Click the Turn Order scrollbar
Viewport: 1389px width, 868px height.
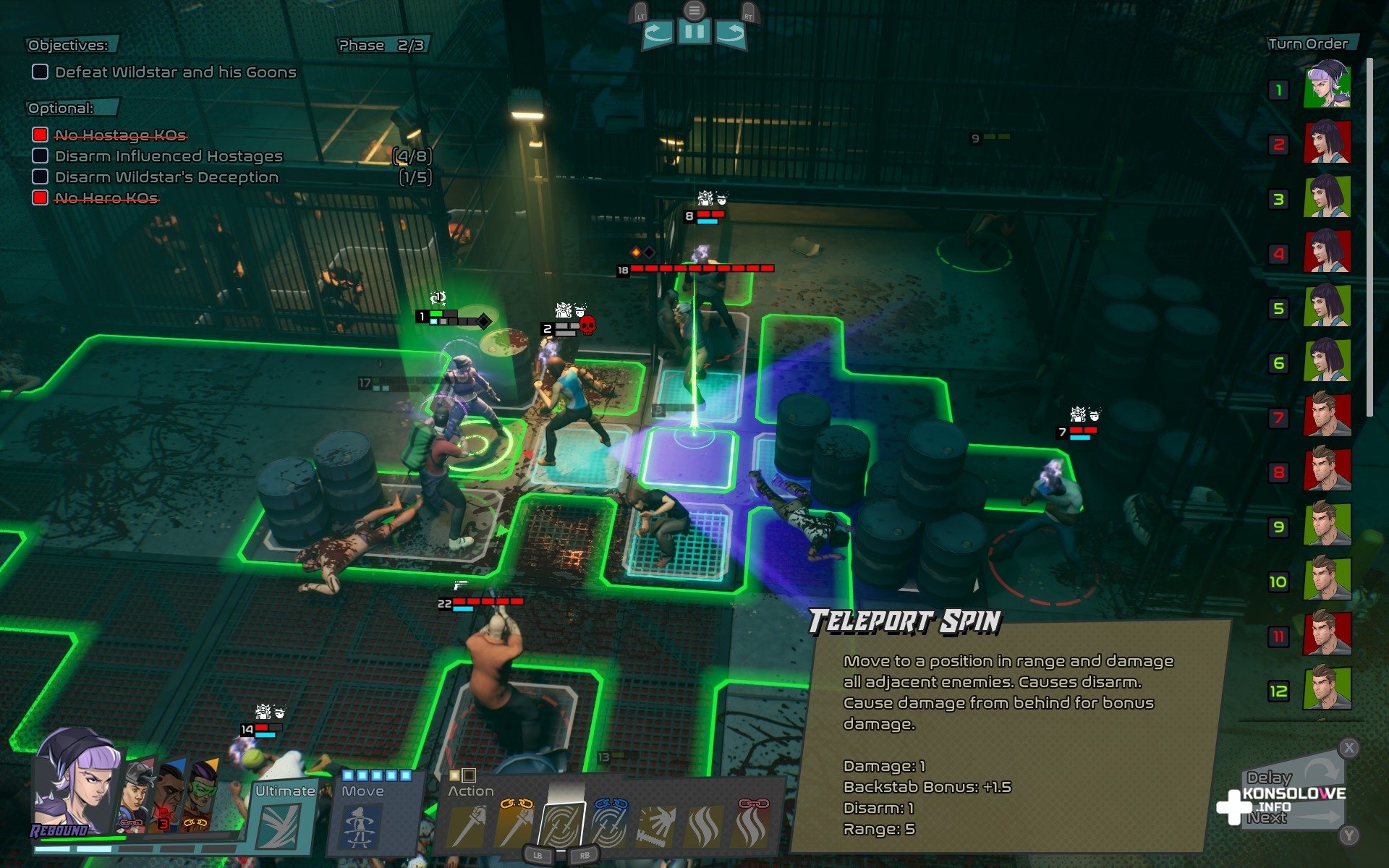pos(1369,239)
